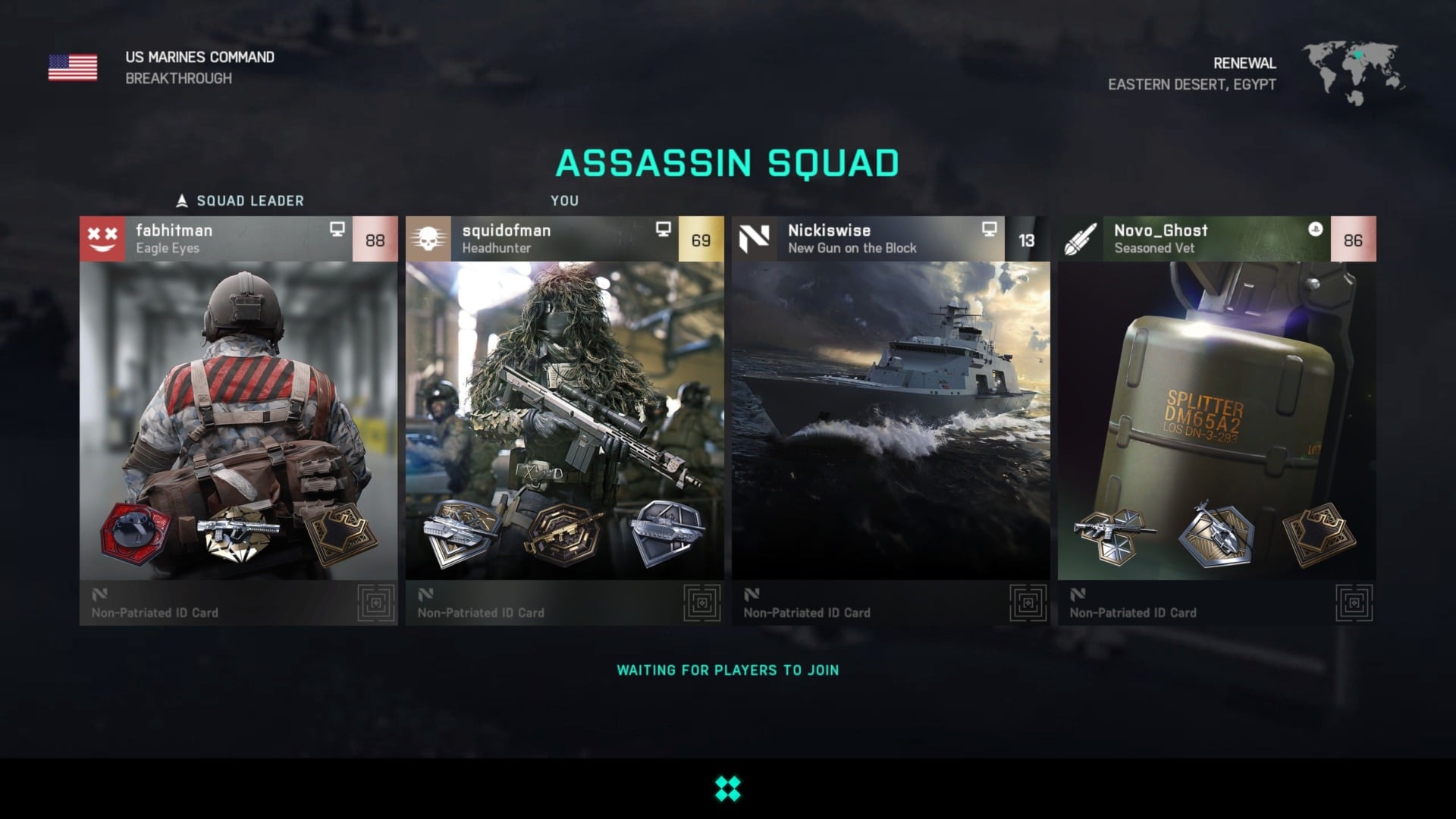Click the US Marines flag icon

74,68
